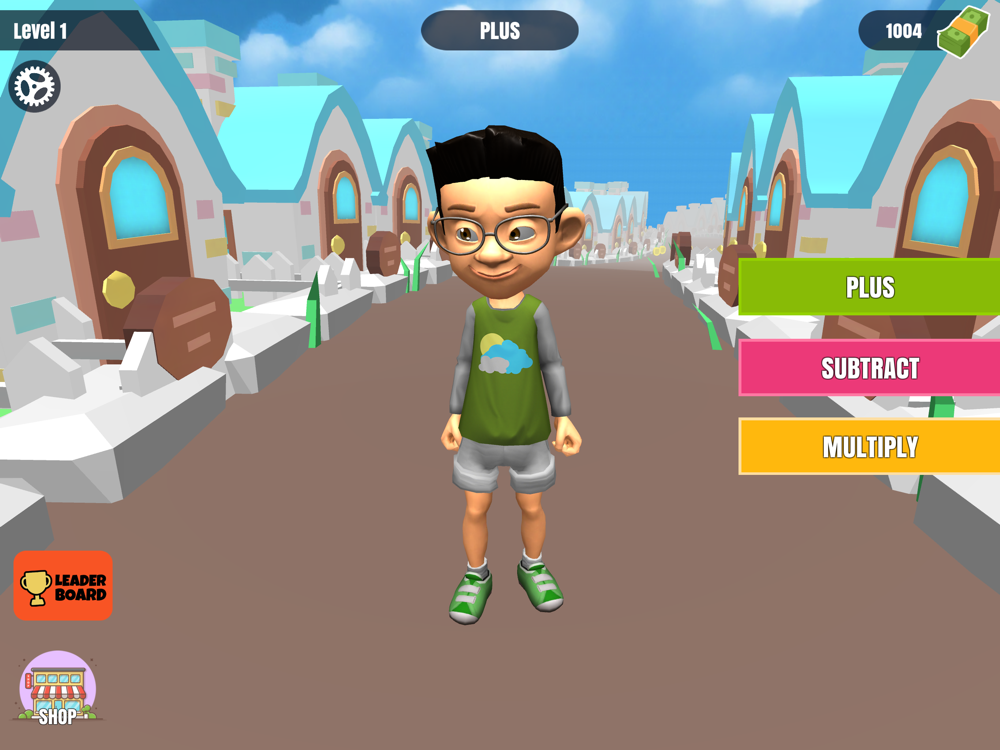This screenshot has width=1000, height=750.
Task: Open the gear settings icon
Action: [x=35, y=87]
